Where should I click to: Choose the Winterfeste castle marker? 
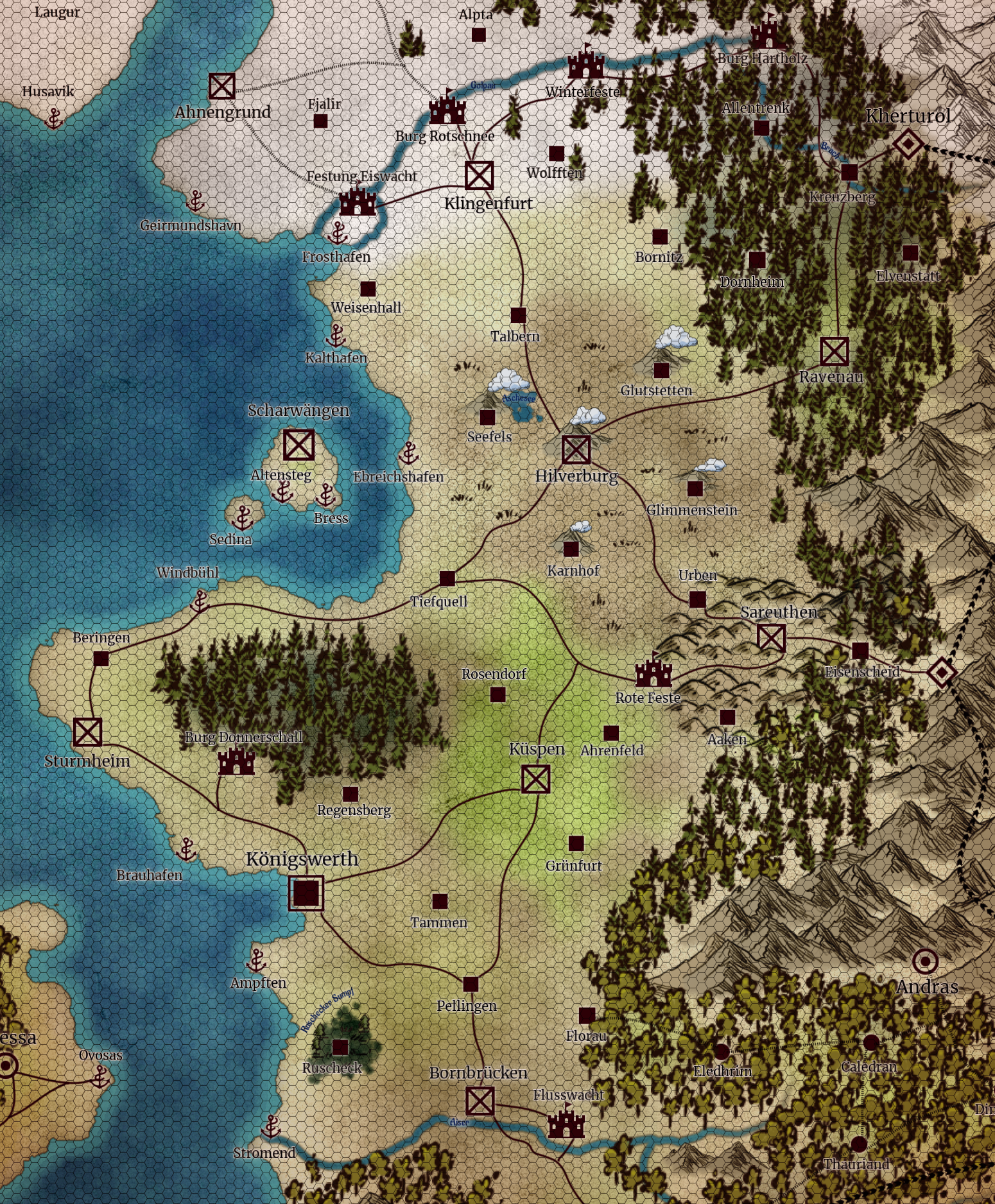pyautogui.click(x=585, y=63)
